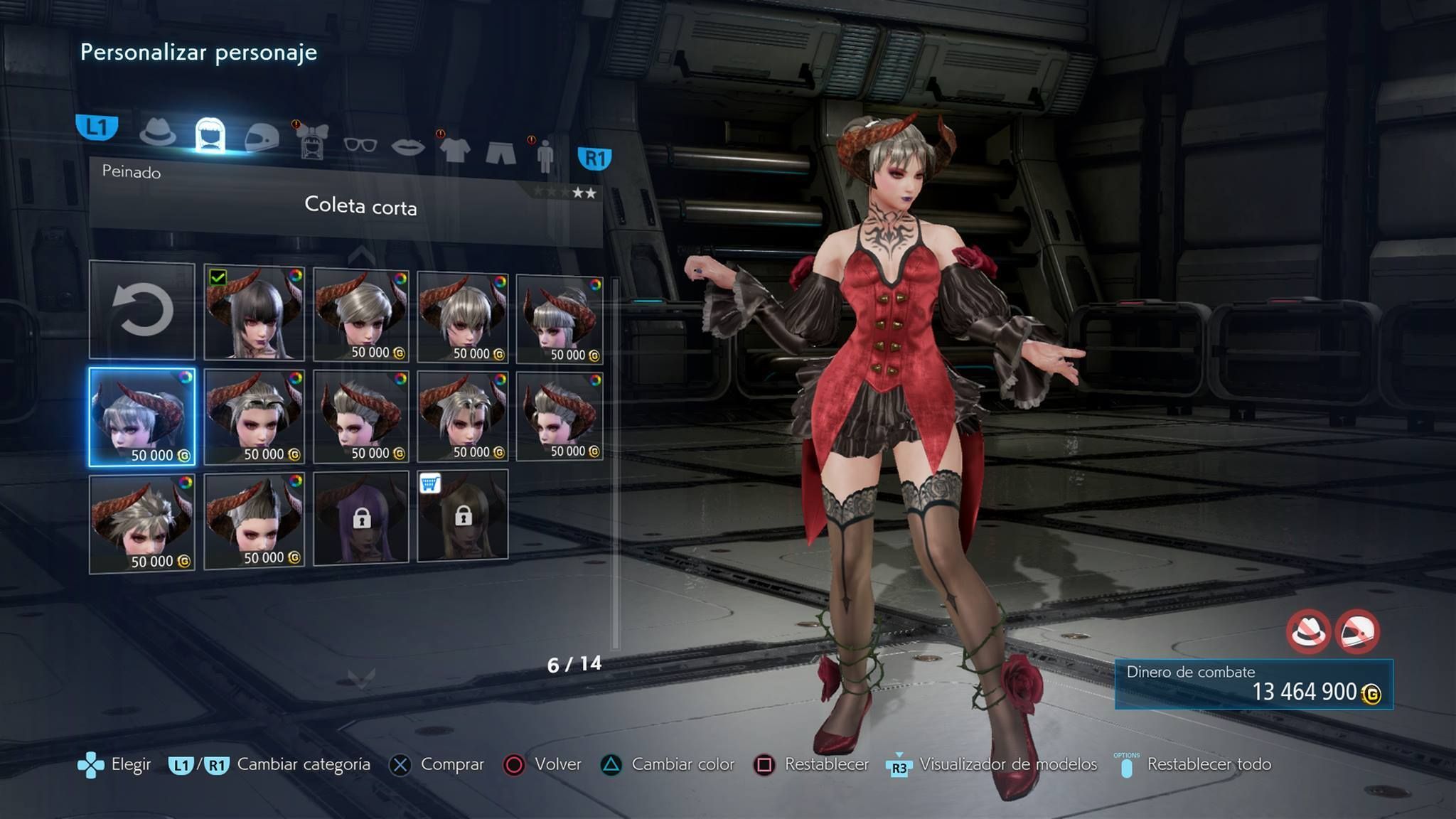Open the hairstyle category tab

click(210, 135)
